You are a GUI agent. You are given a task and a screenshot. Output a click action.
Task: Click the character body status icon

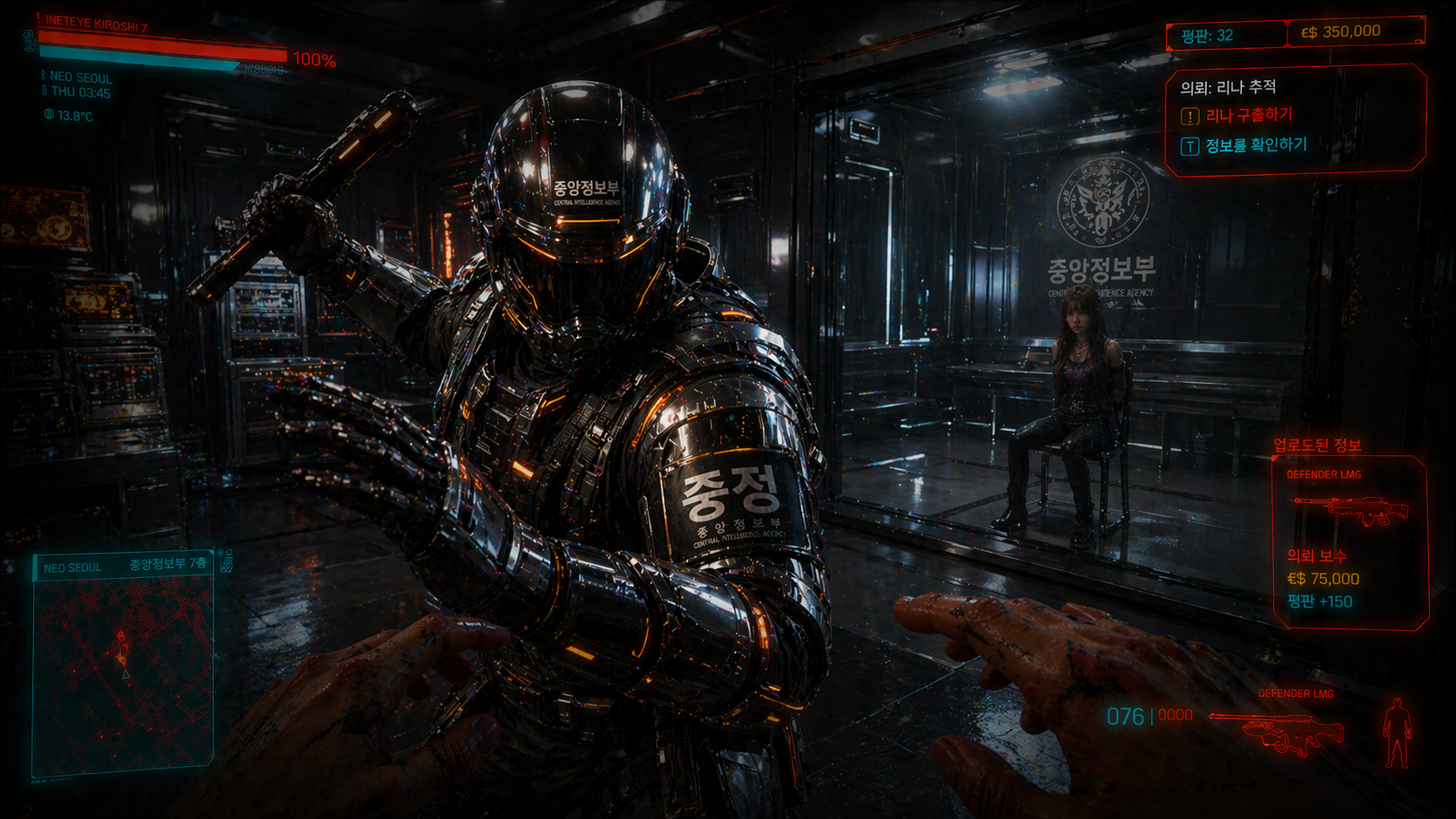(x=1398, y=733)
